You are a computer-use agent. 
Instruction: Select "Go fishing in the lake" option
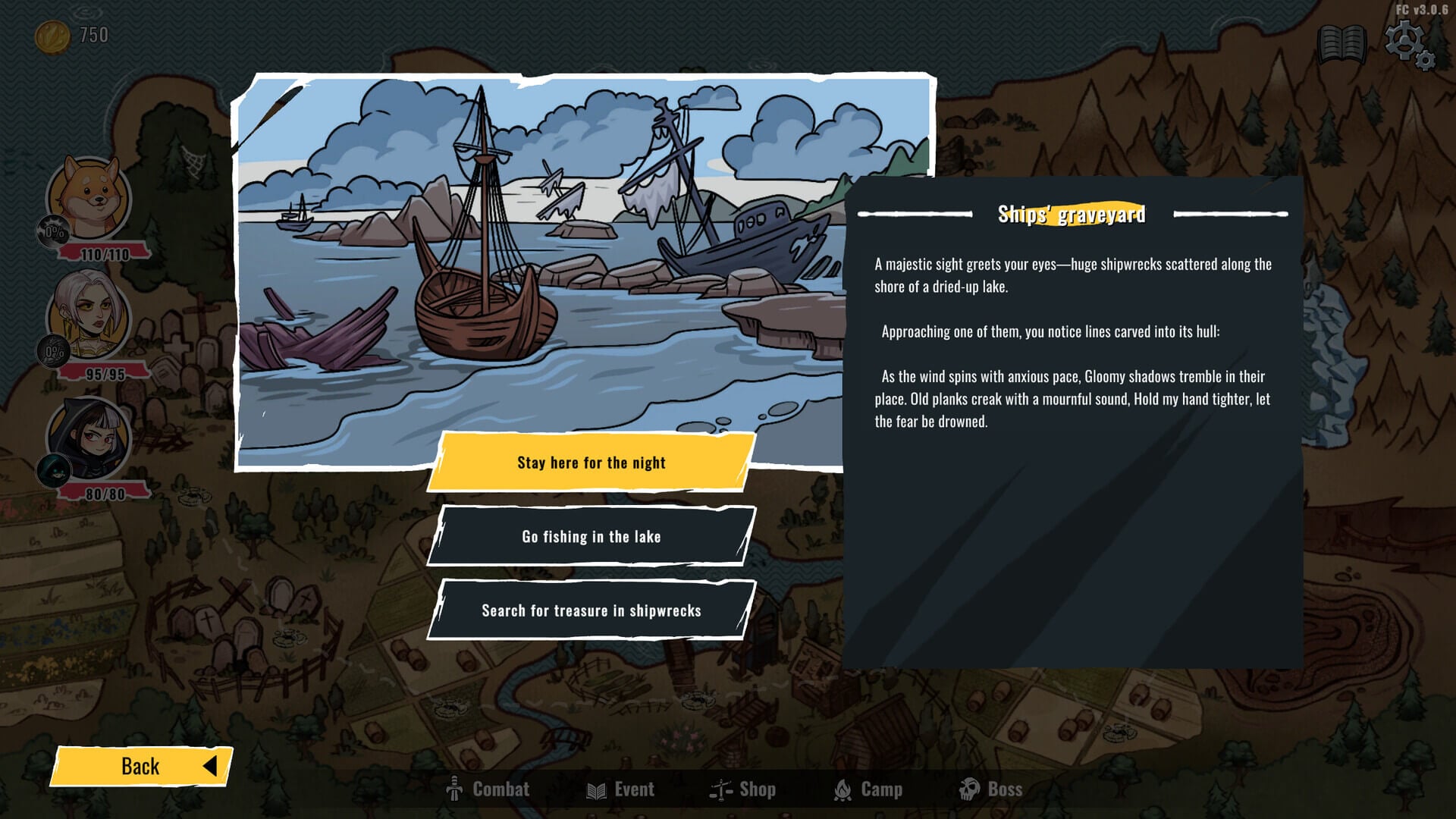click(591, 537)
